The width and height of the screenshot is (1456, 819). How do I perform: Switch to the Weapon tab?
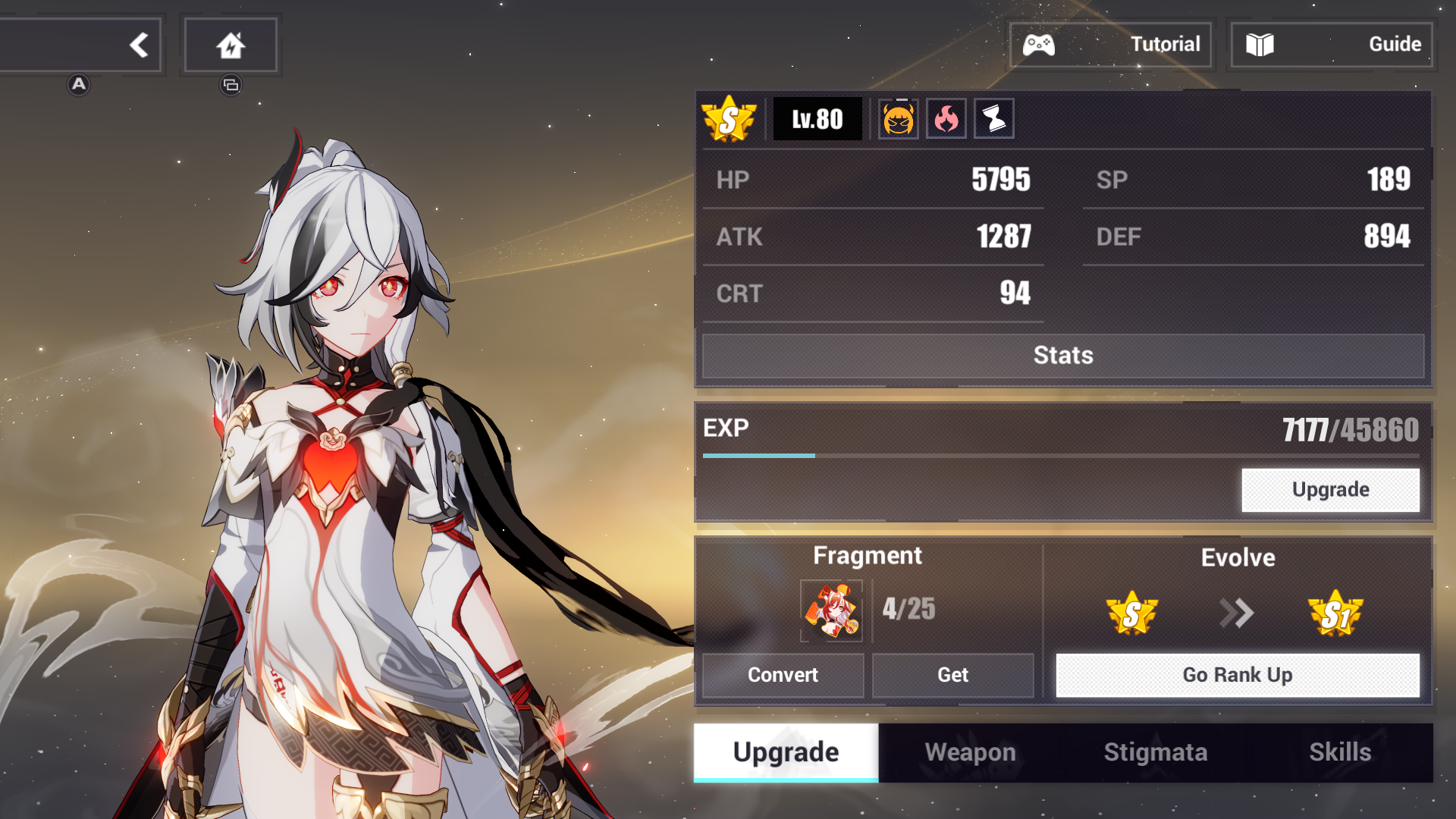[970, 752]
